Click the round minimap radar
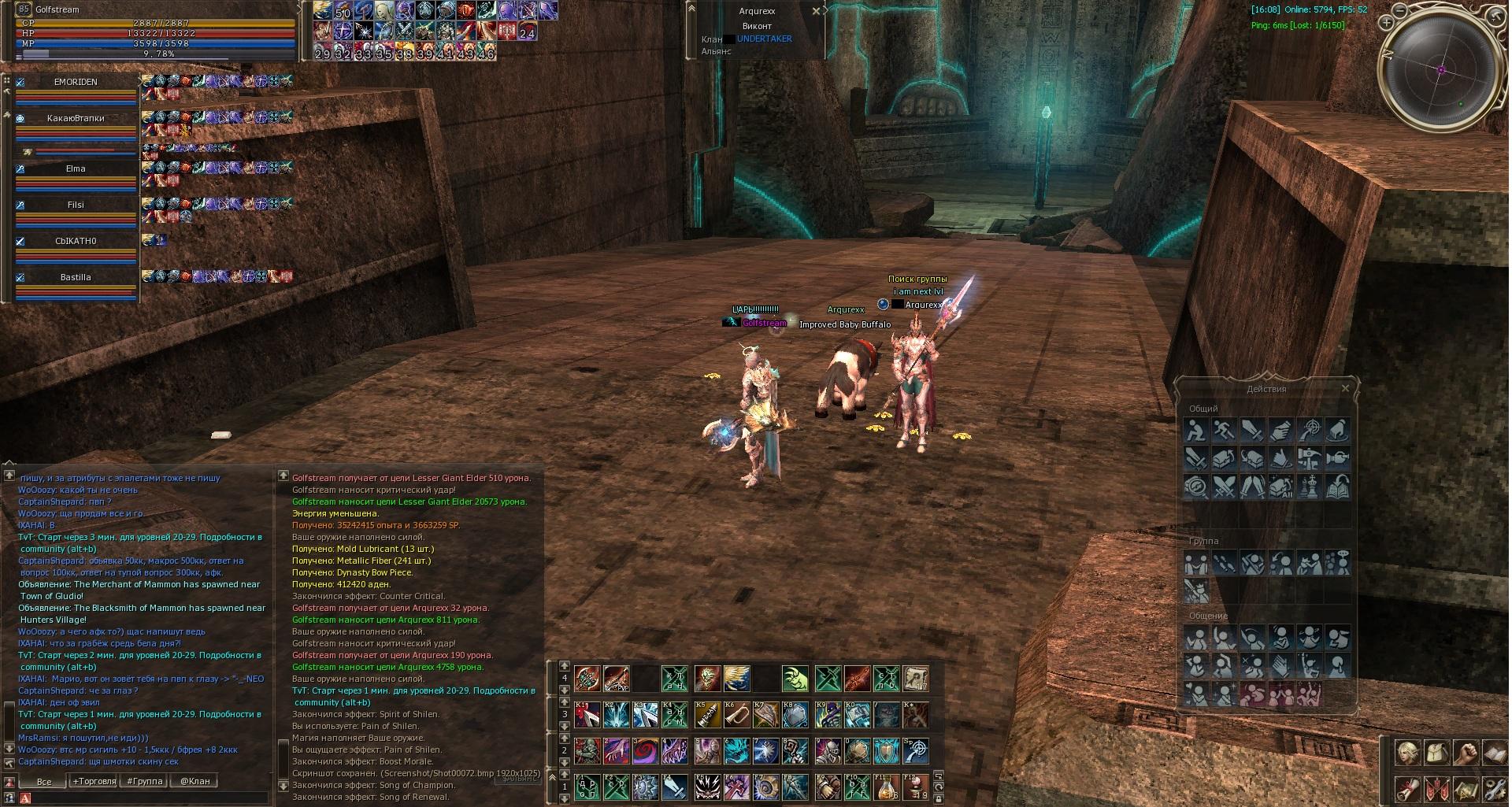This screenshot has width=1512, height=807. [1443, 69]
